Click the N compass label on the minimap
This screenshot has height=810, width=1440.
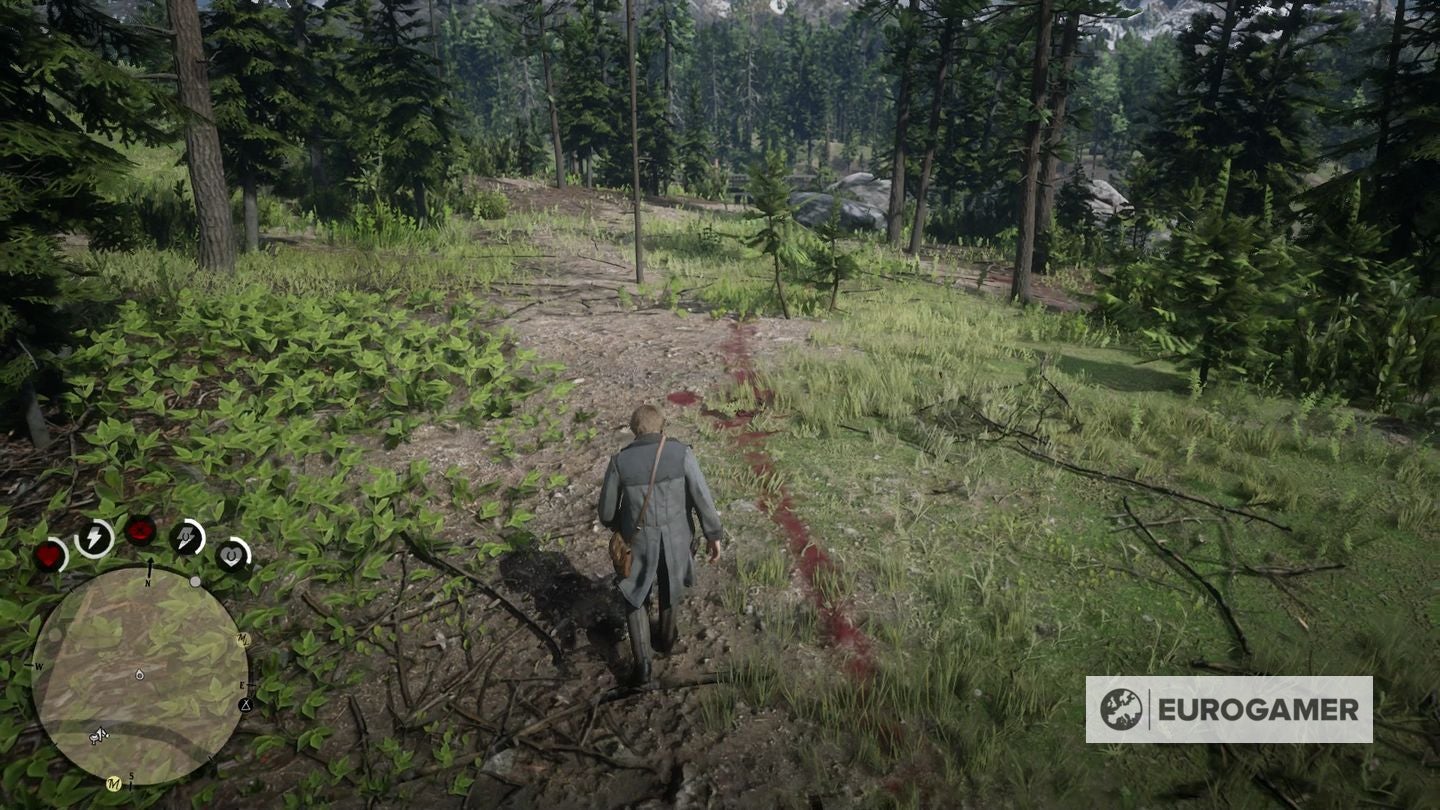click(147, 582)
